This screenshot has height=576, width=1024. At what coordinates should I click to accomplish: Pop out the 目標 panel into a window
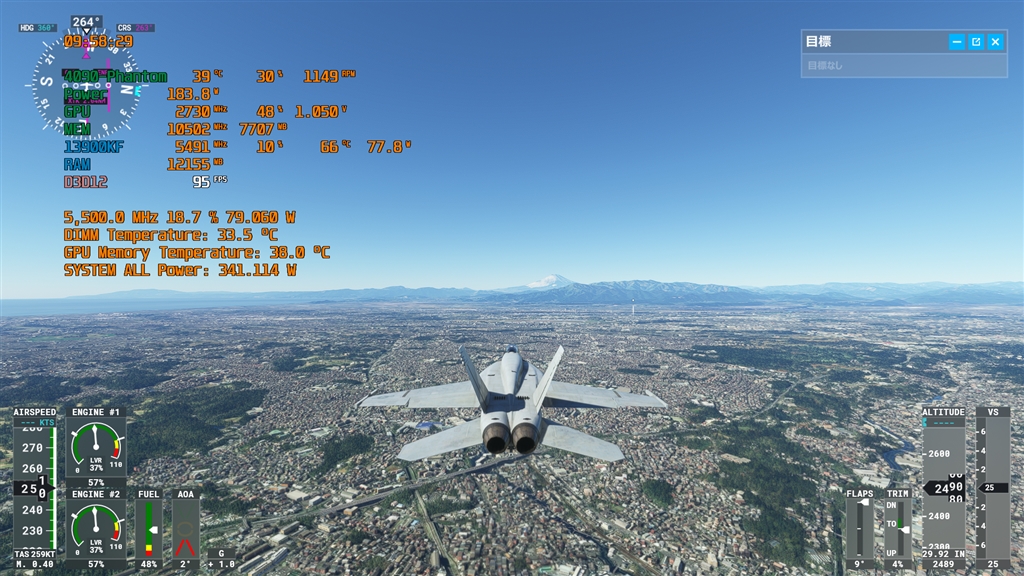[976, 42]
